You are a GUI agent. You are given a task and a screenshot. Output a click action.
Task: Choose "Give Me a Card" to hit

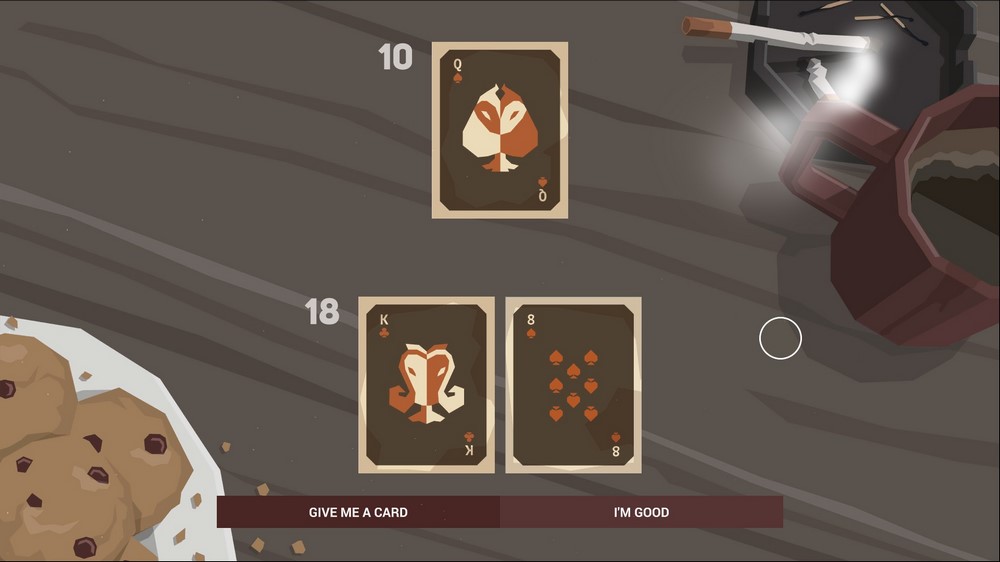pos(358,512)
